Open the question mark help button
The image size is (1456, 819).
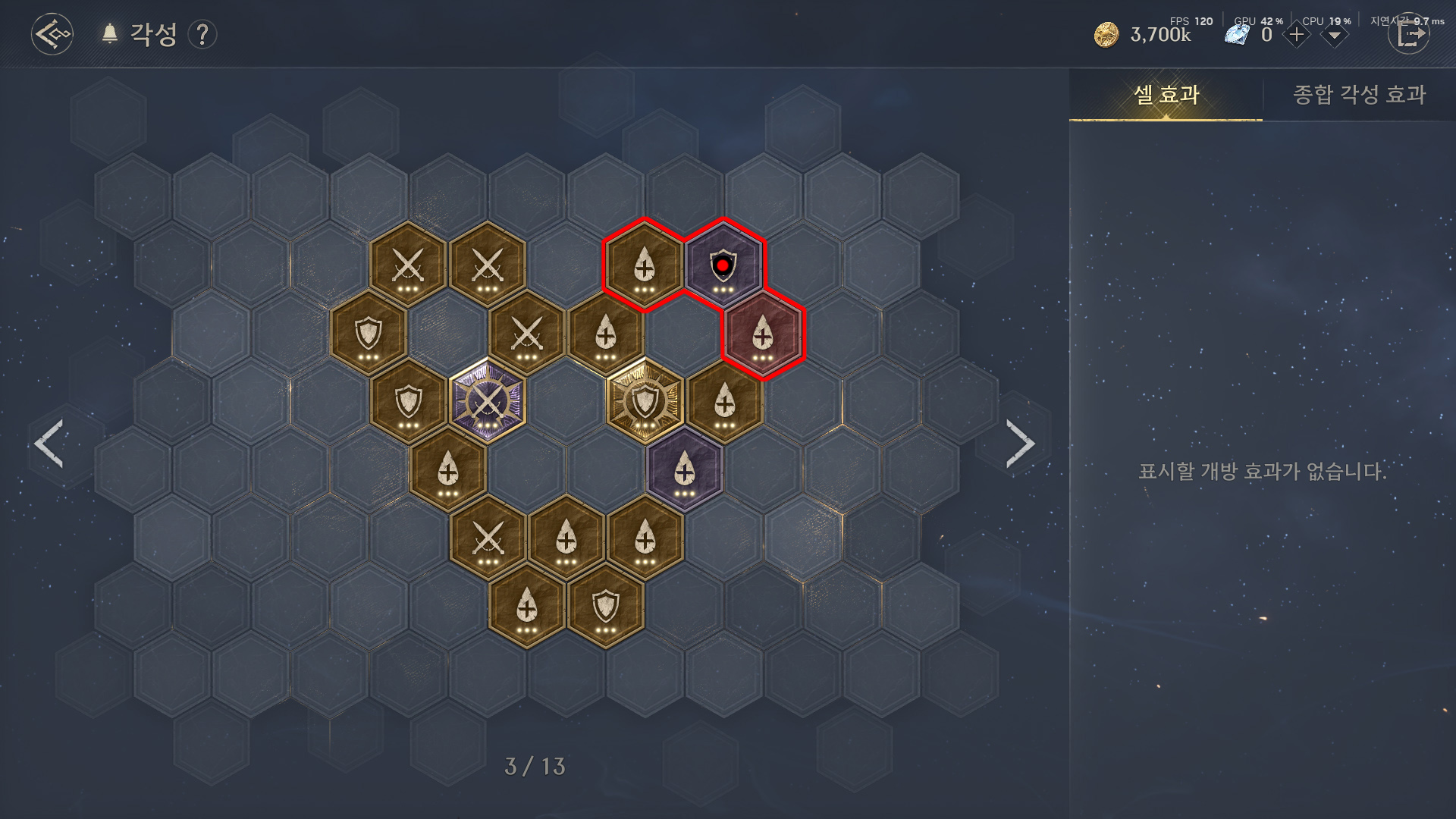pyautogui.click(x=202, y=35)
